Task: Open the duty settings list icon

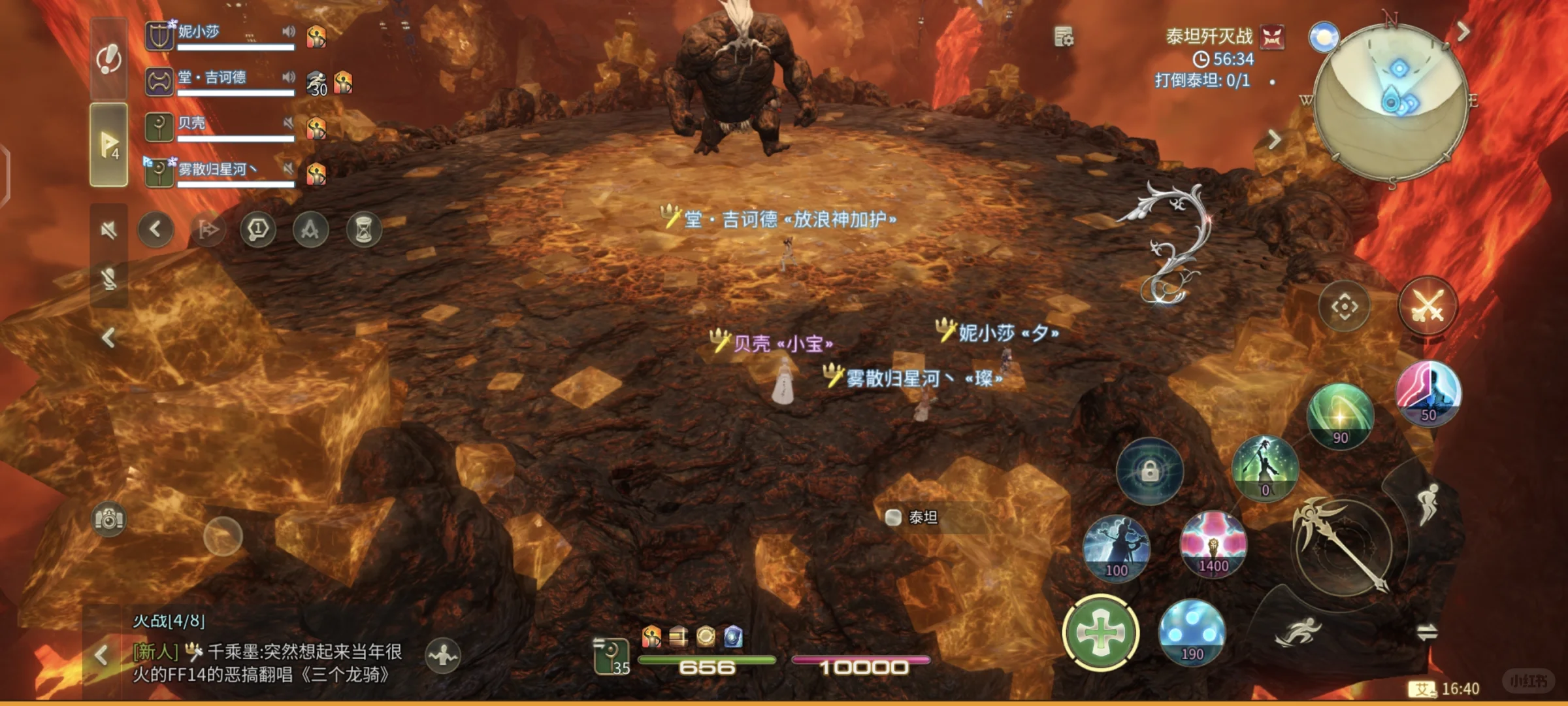Action: click(x=1064, y=37)
